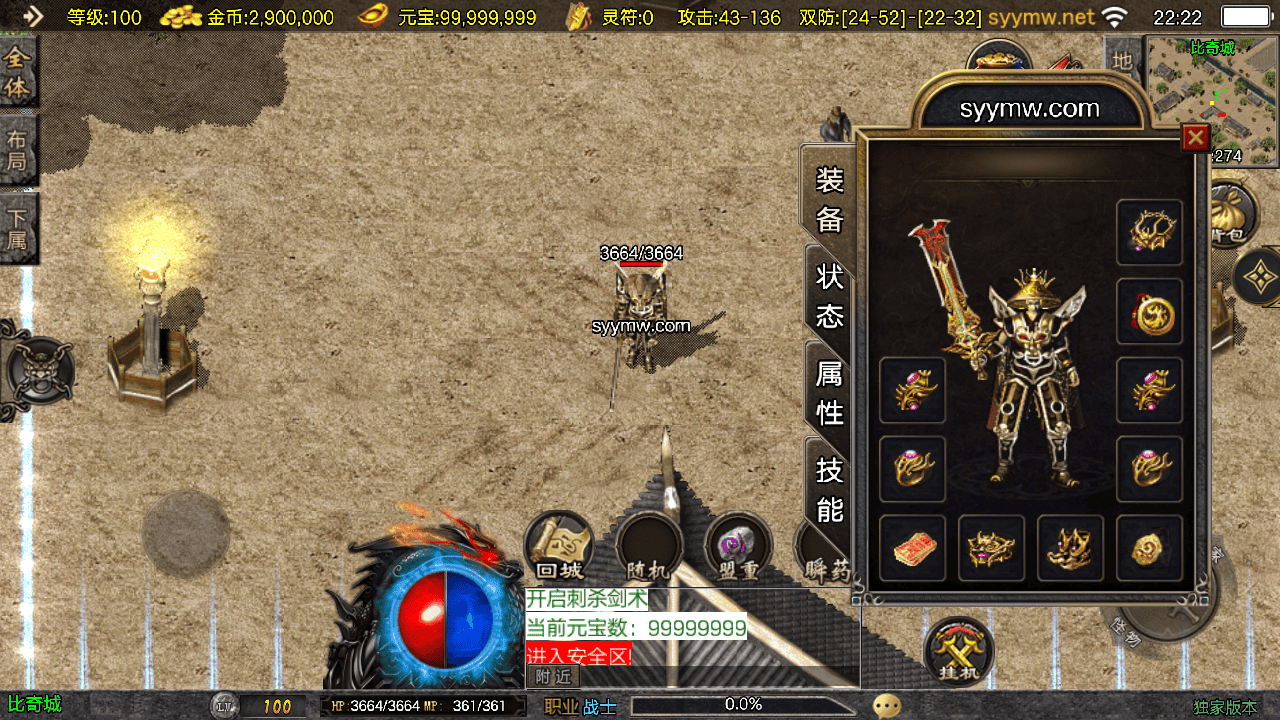Select the golden boots equipment slot
The height and width of the screenshot is (720, 1280).
(1070, 548)
